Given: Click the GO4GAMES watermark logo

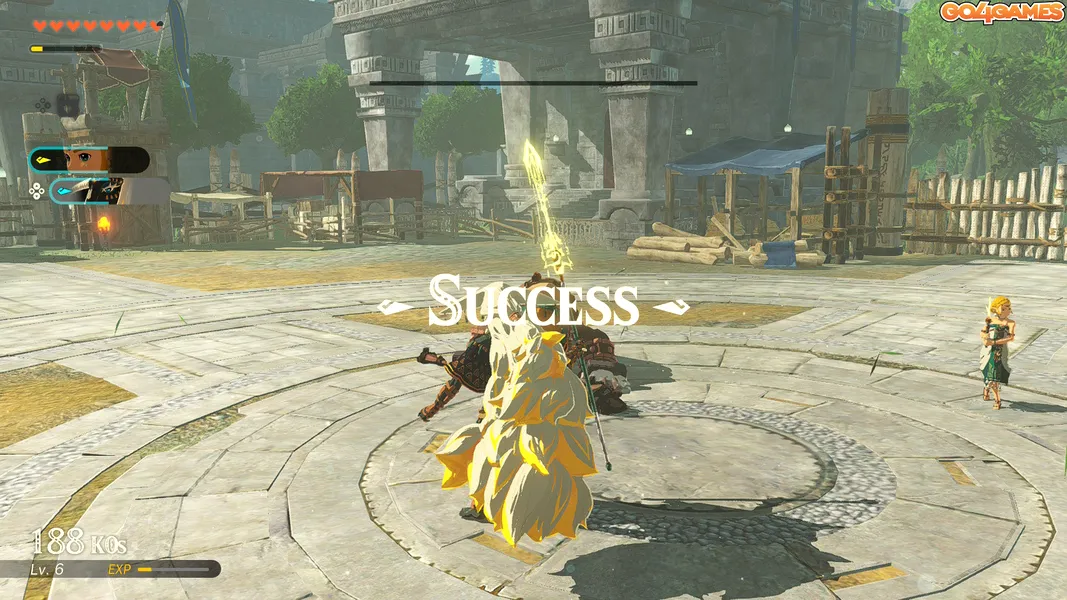Looking at the screenshot, I should pos(1001,12).
